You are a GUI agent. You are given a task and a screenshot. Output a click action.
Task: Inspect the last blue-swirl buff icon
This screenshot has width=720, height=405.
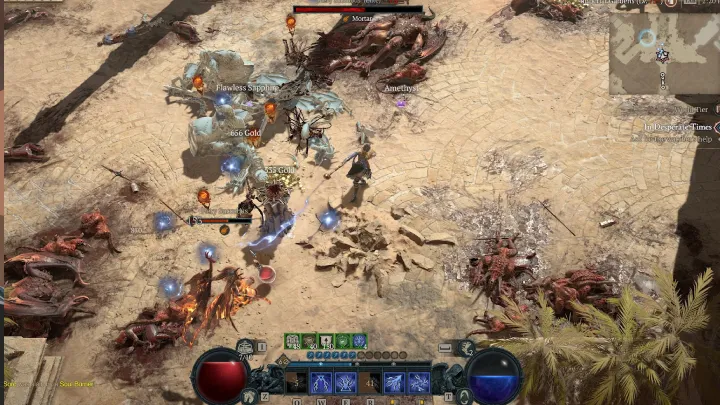(359, 341)
